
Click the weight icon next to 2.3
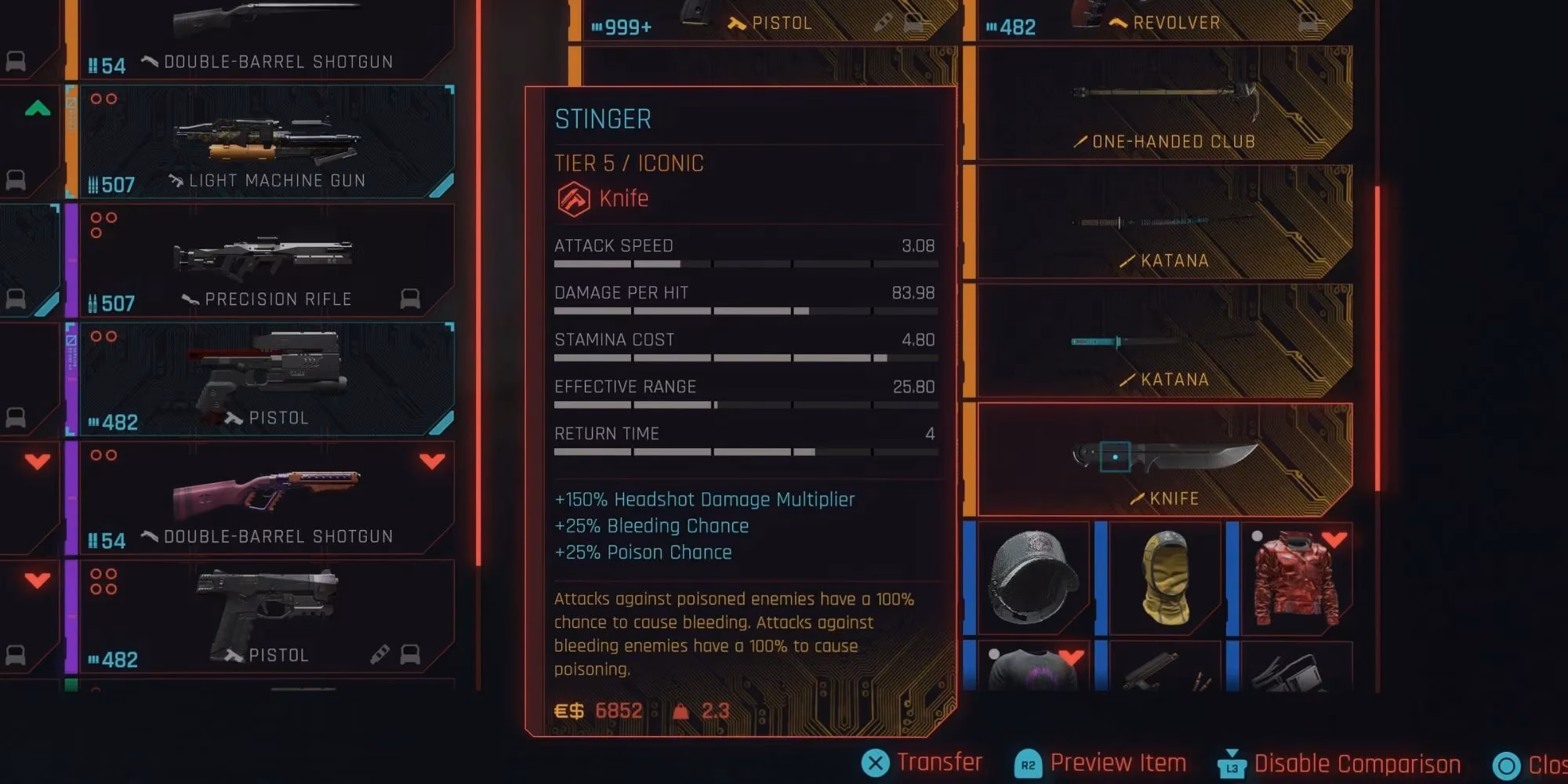[x=681, y=710]
